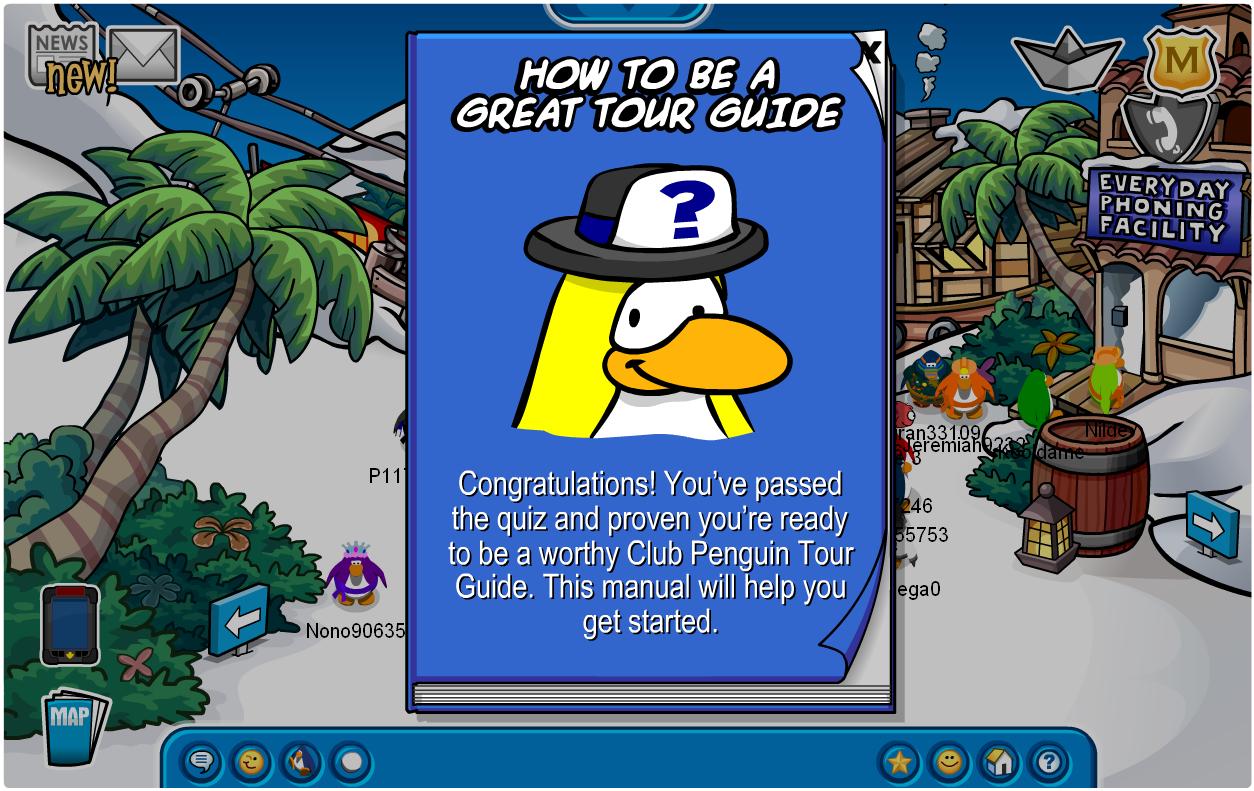Show the emotes menu
This screenshot has width=1254, height=791.
[251, 764]
